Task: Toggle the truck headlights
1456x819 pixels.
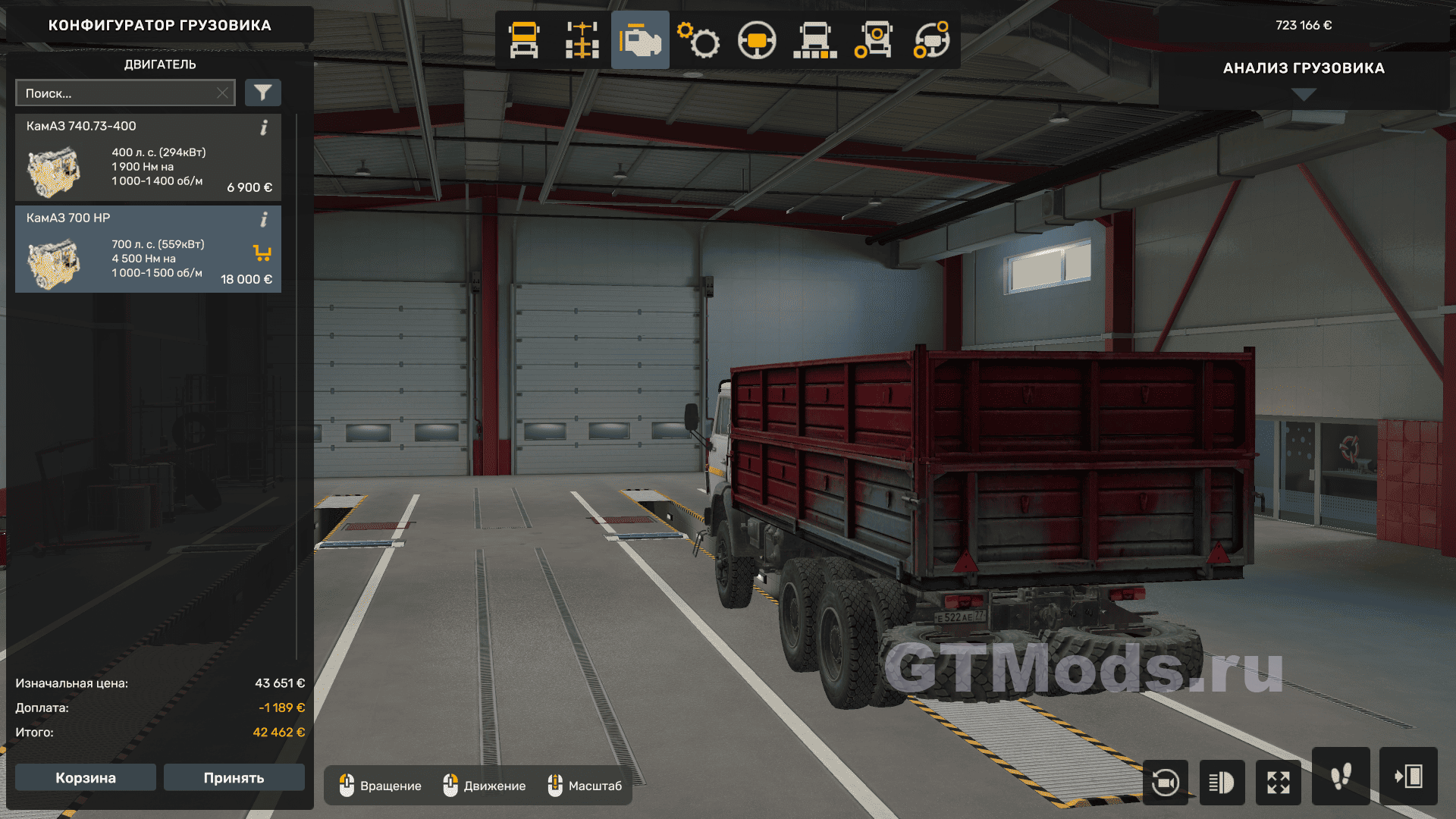Action: (x=1222, y=782)
